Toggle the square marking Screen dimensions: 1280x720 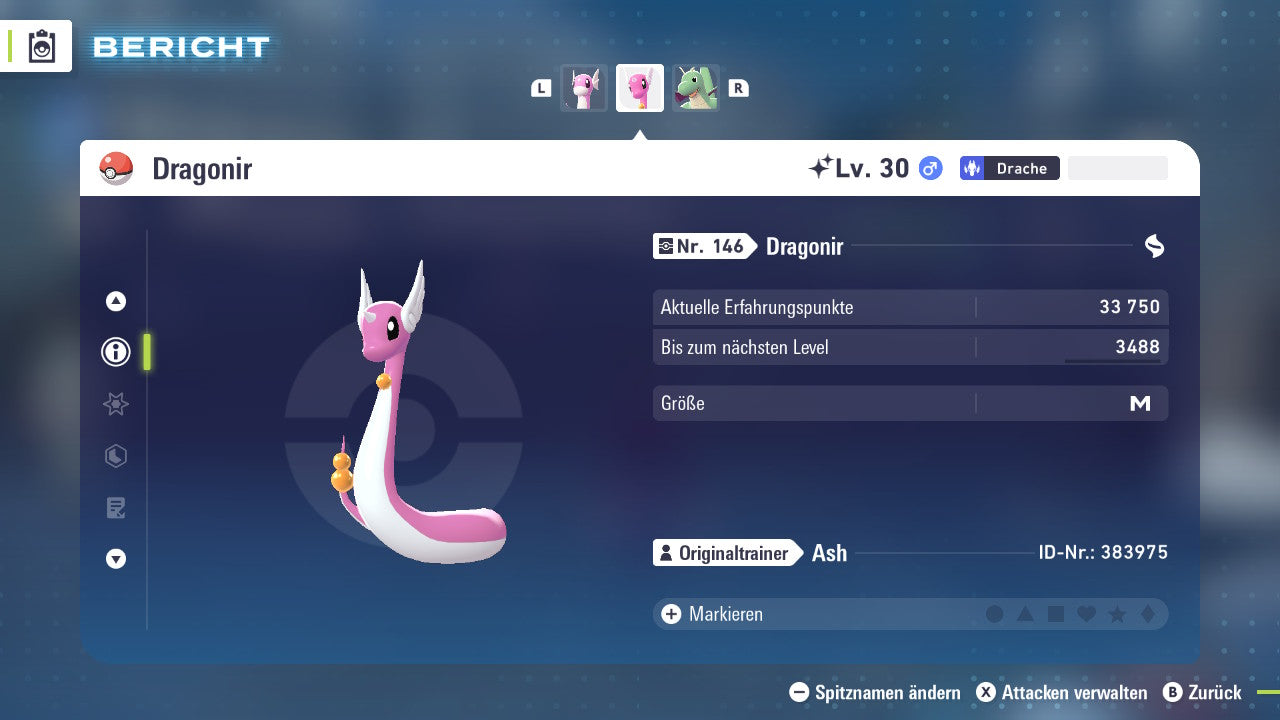point(1056,614)
